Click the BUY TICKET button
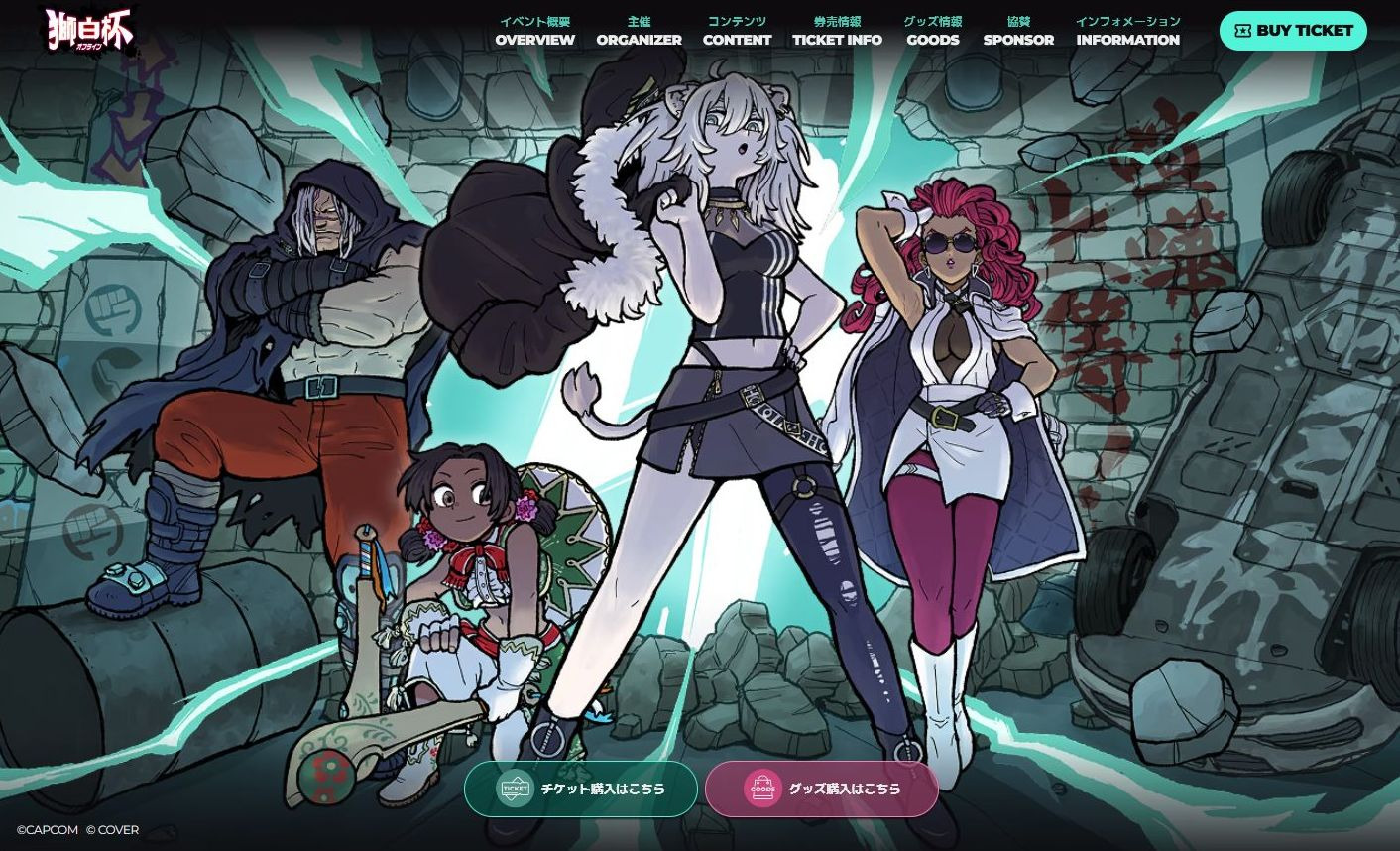Image resolution: width=1400 pixels, height=851 pixels. pos(1293,30)
